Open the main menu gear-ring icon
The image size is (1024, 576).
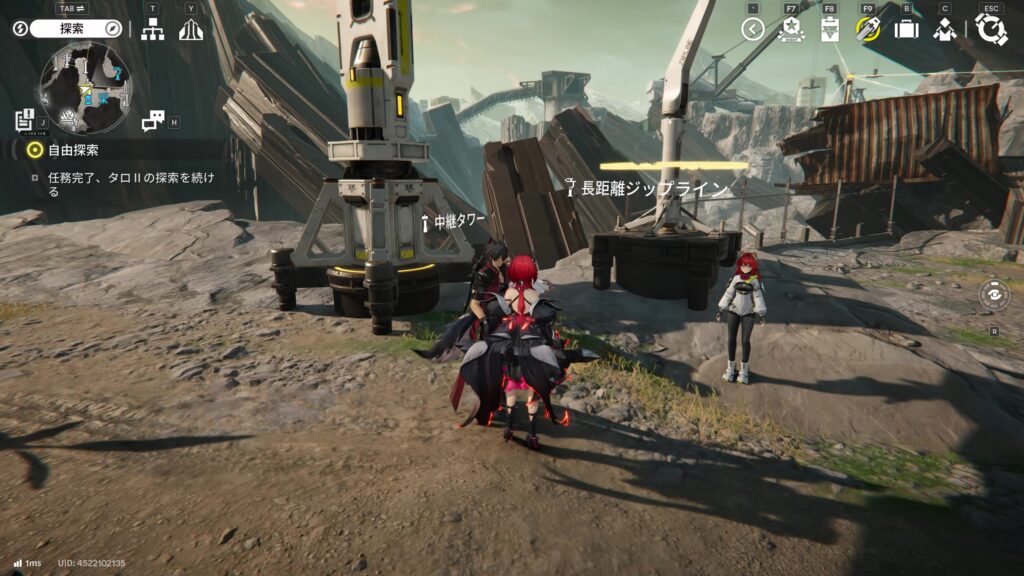991,29
